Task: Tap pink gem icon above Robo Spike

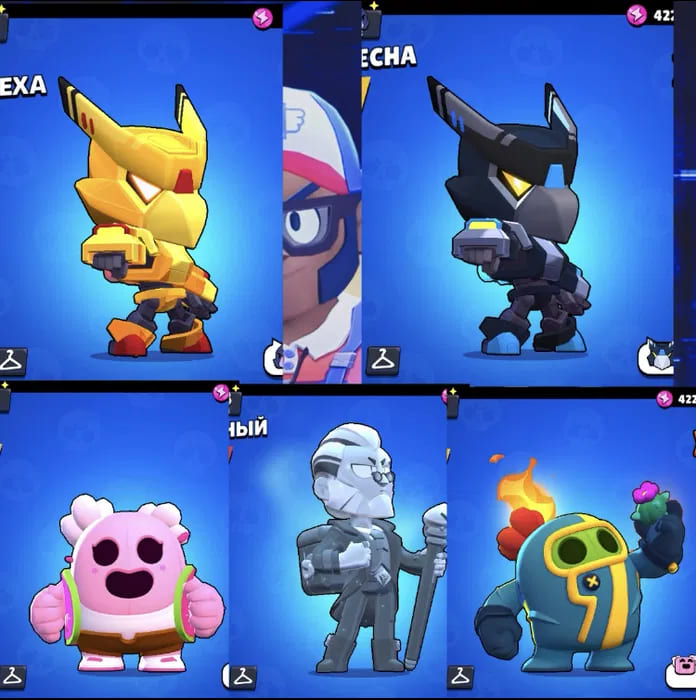Action: [664, 399]
